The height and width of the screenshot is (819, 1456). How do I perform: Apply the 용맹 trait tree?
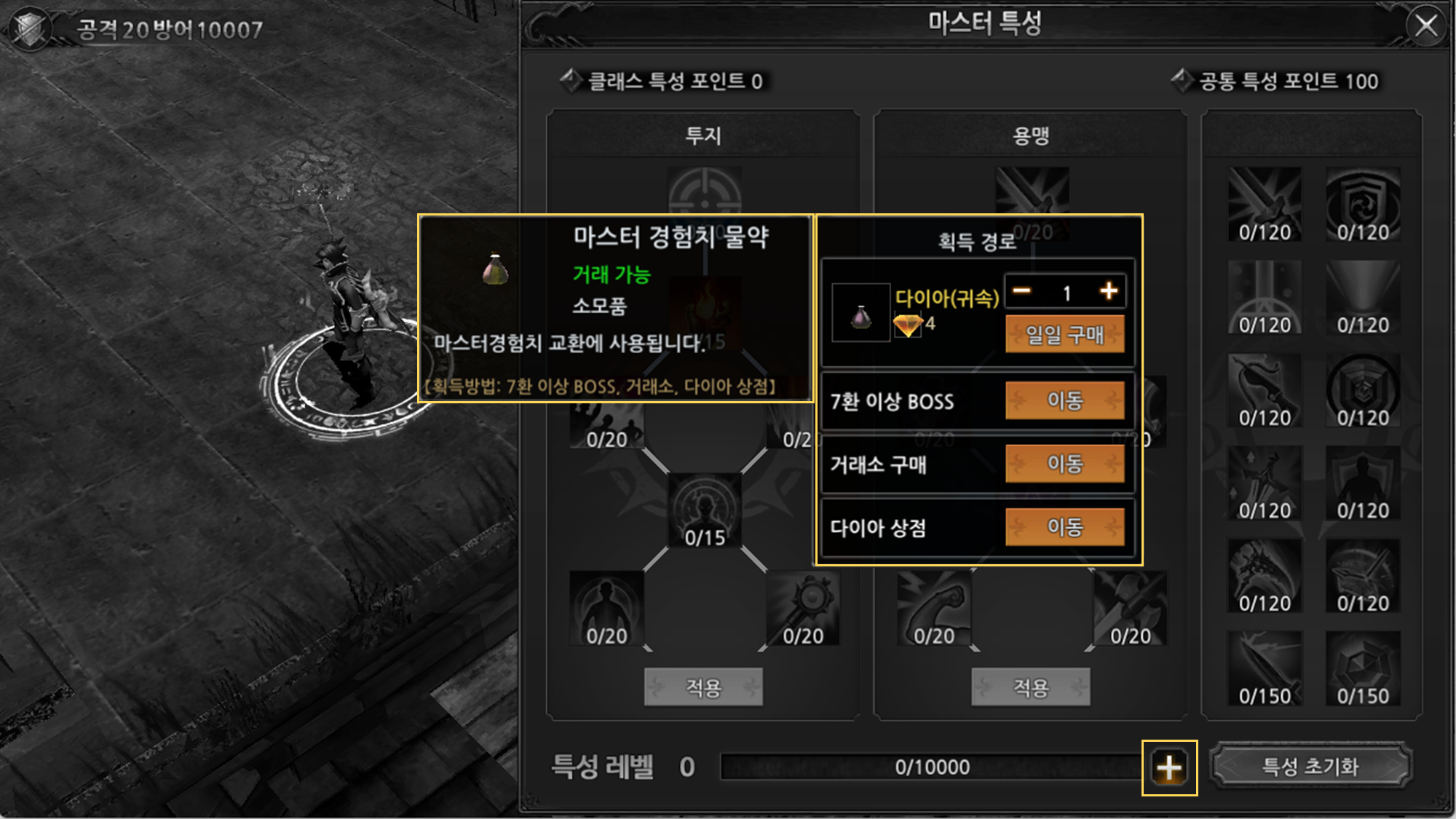pyautogui.click(x=1031, y=687)
